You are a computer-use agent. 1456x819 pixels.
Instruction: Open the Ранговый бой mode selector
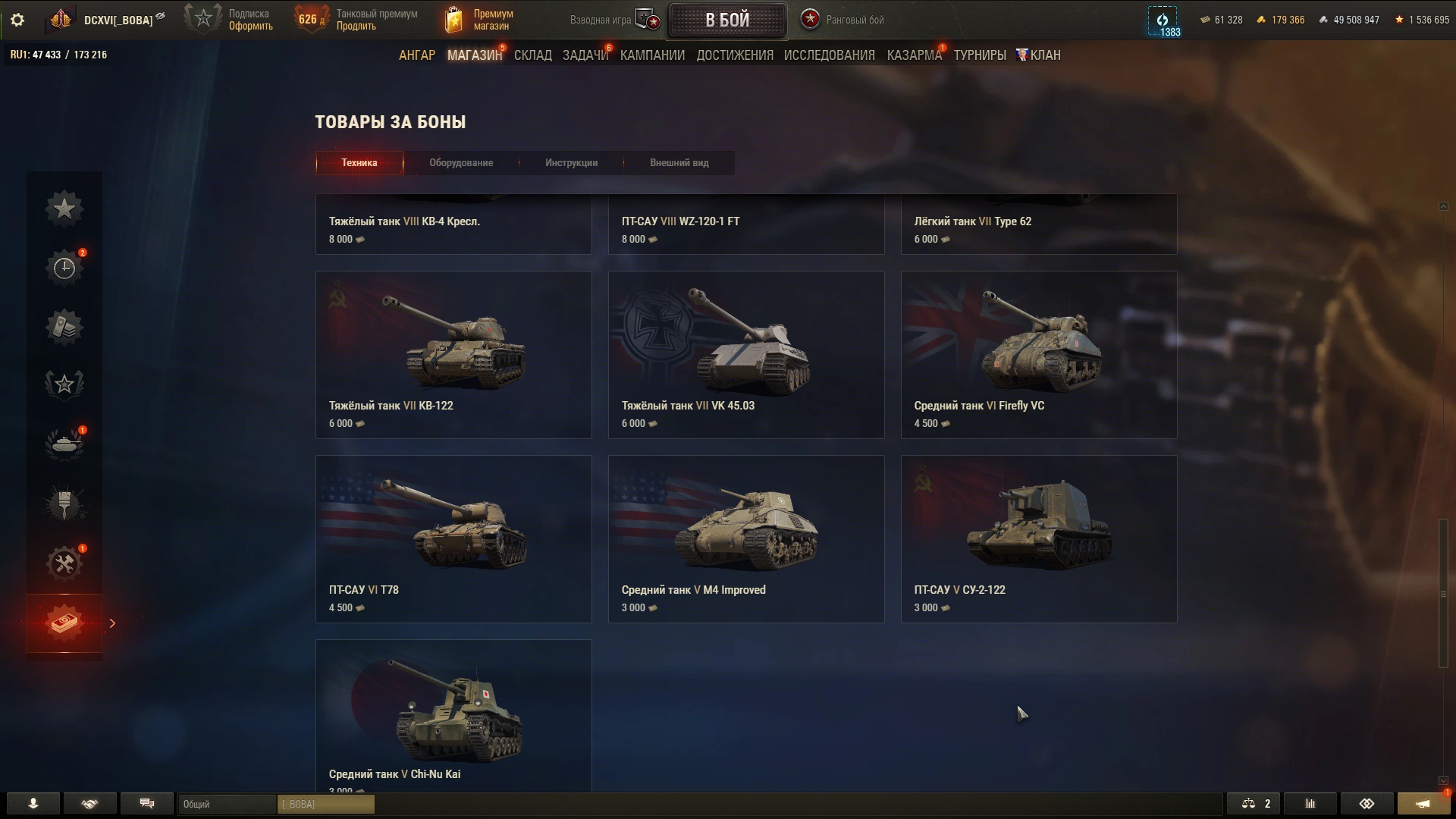[x=843, y=20]
